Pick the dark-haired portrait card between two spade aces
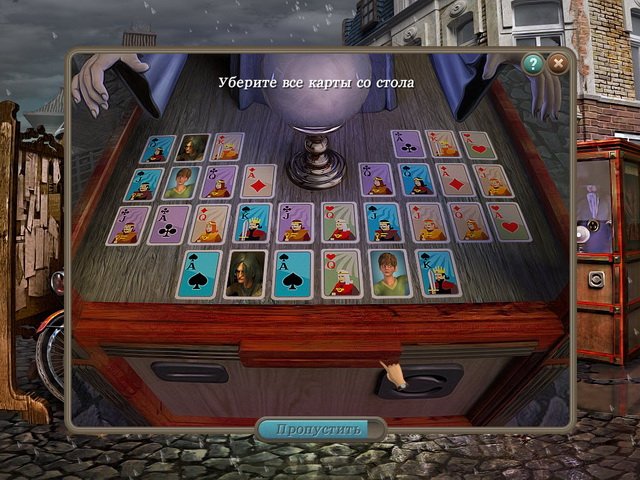The width and height of the screenshot is (640, 480). pos(245,274)
